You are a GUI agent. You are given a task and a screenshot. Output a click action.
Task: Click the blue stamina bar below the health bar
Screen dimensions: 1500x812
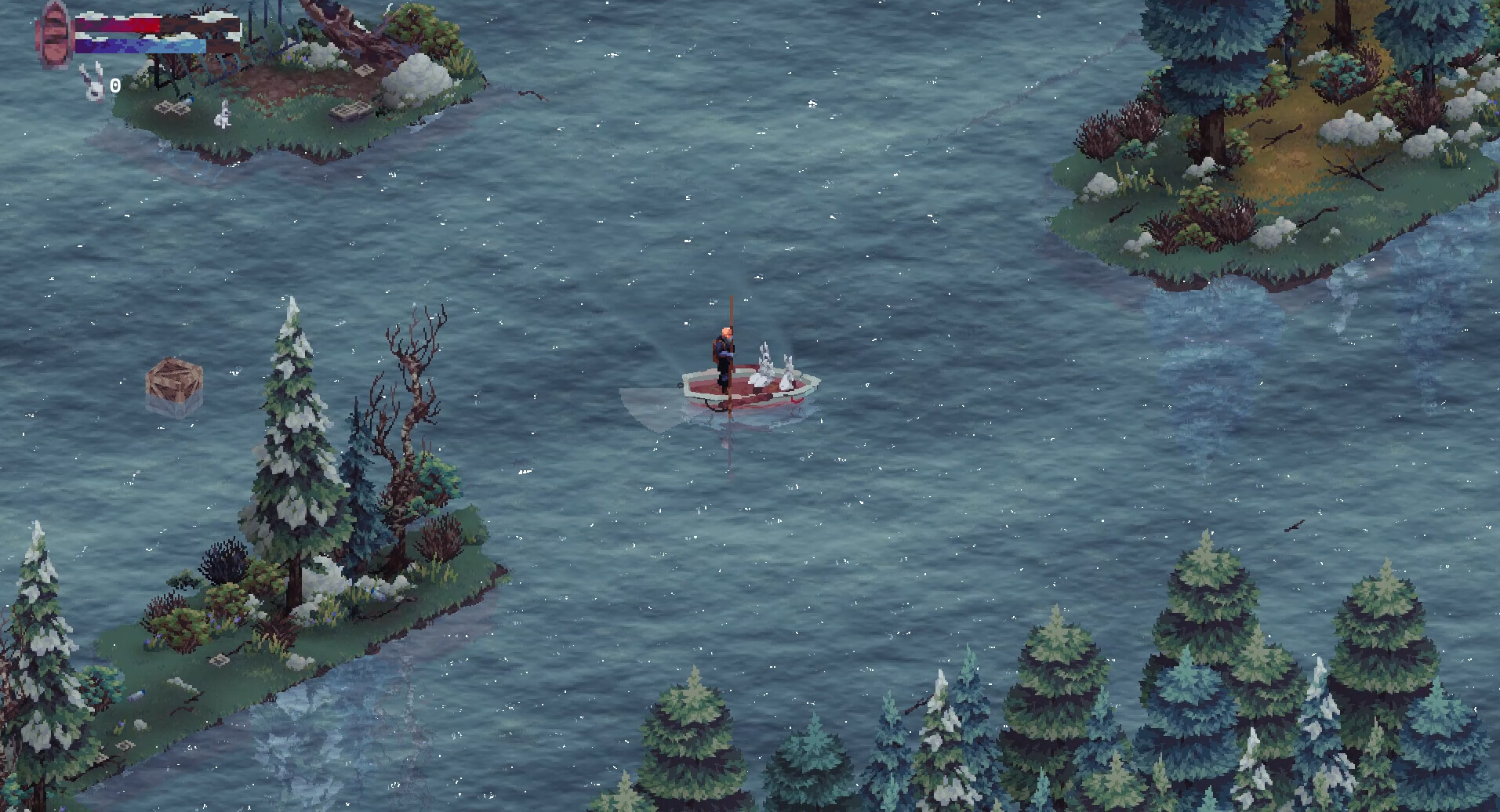tap(141, 45)
